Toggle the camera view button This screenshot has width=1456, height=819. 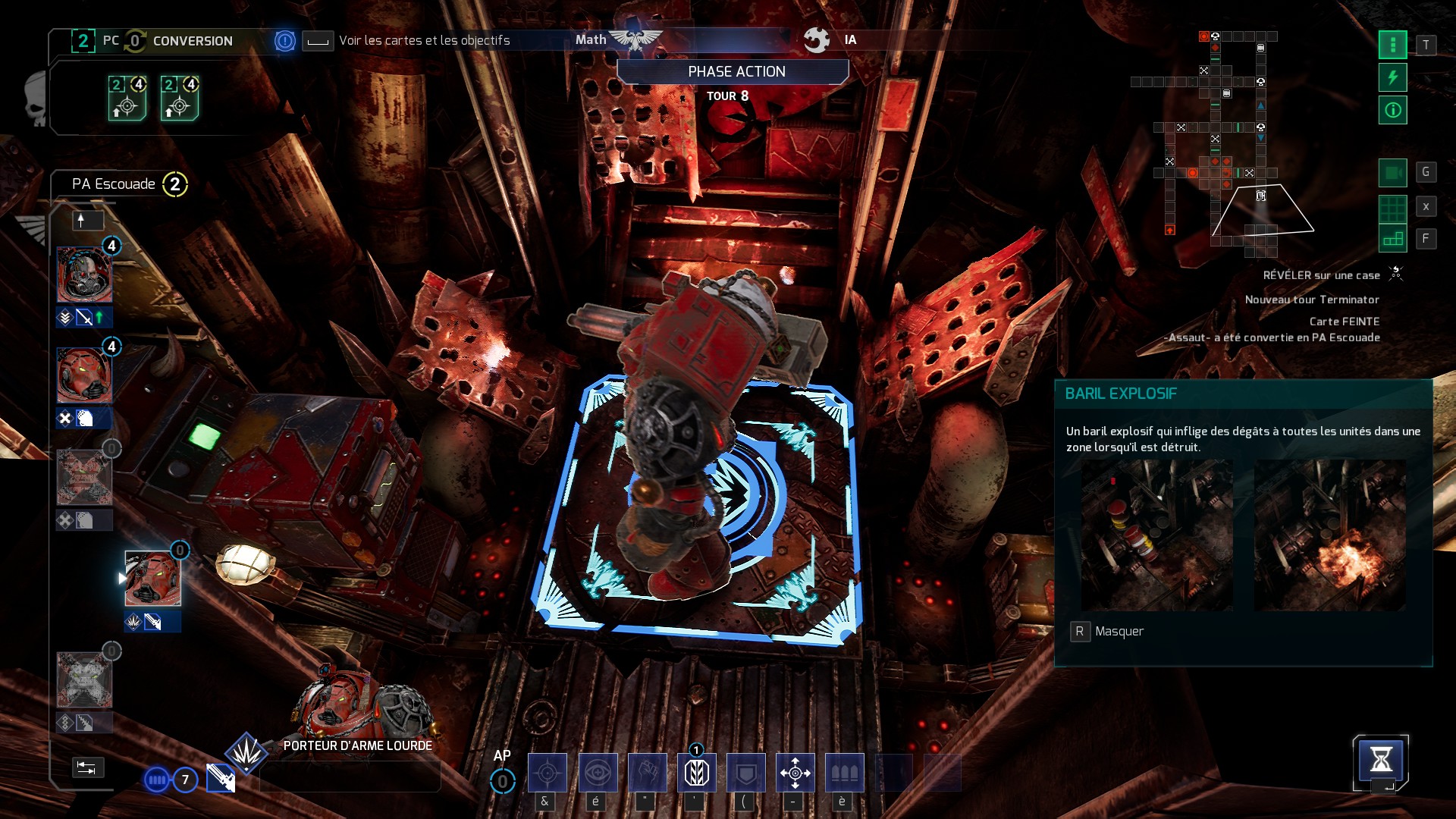pyautogui.click(x=1392, y=173)
